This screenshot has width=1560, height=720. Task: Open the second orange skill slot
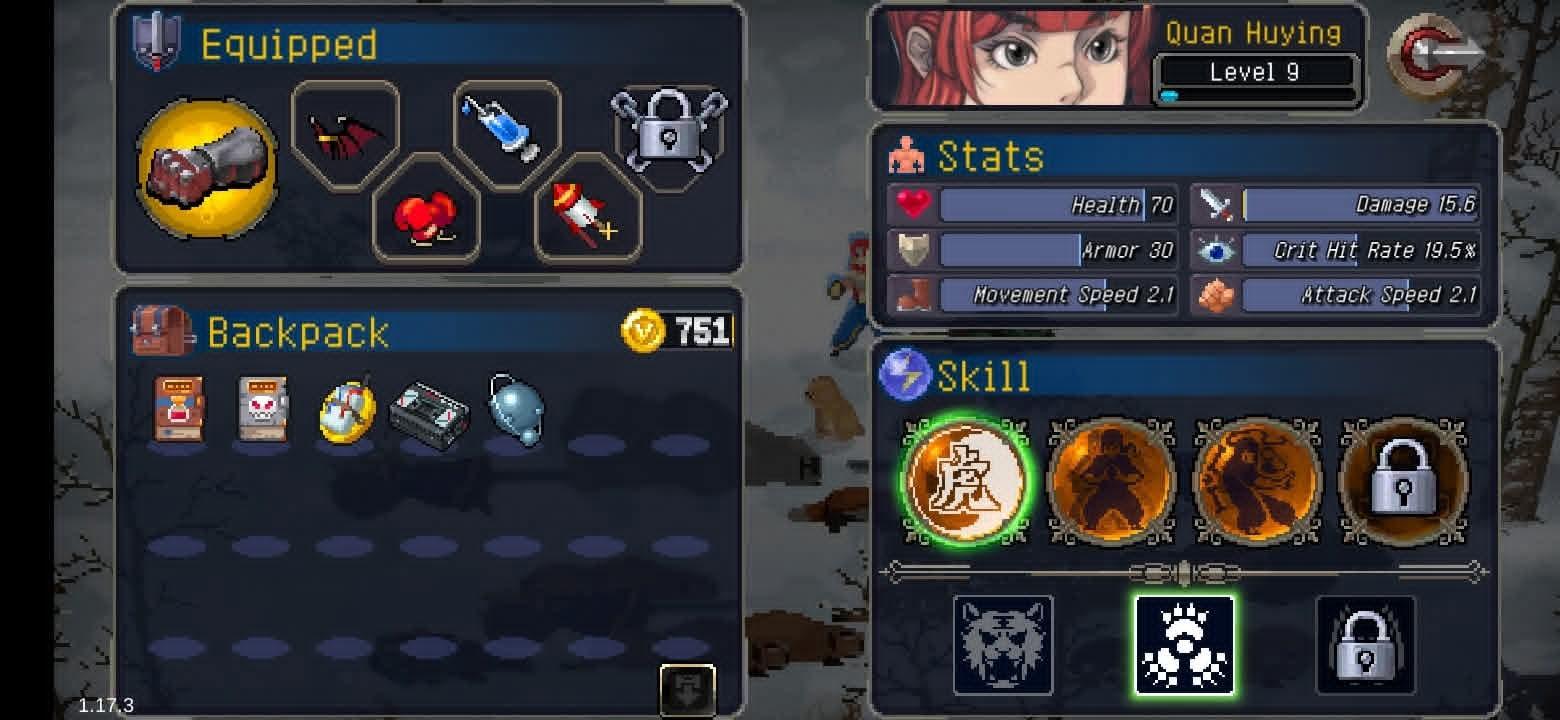(1110, 484)
